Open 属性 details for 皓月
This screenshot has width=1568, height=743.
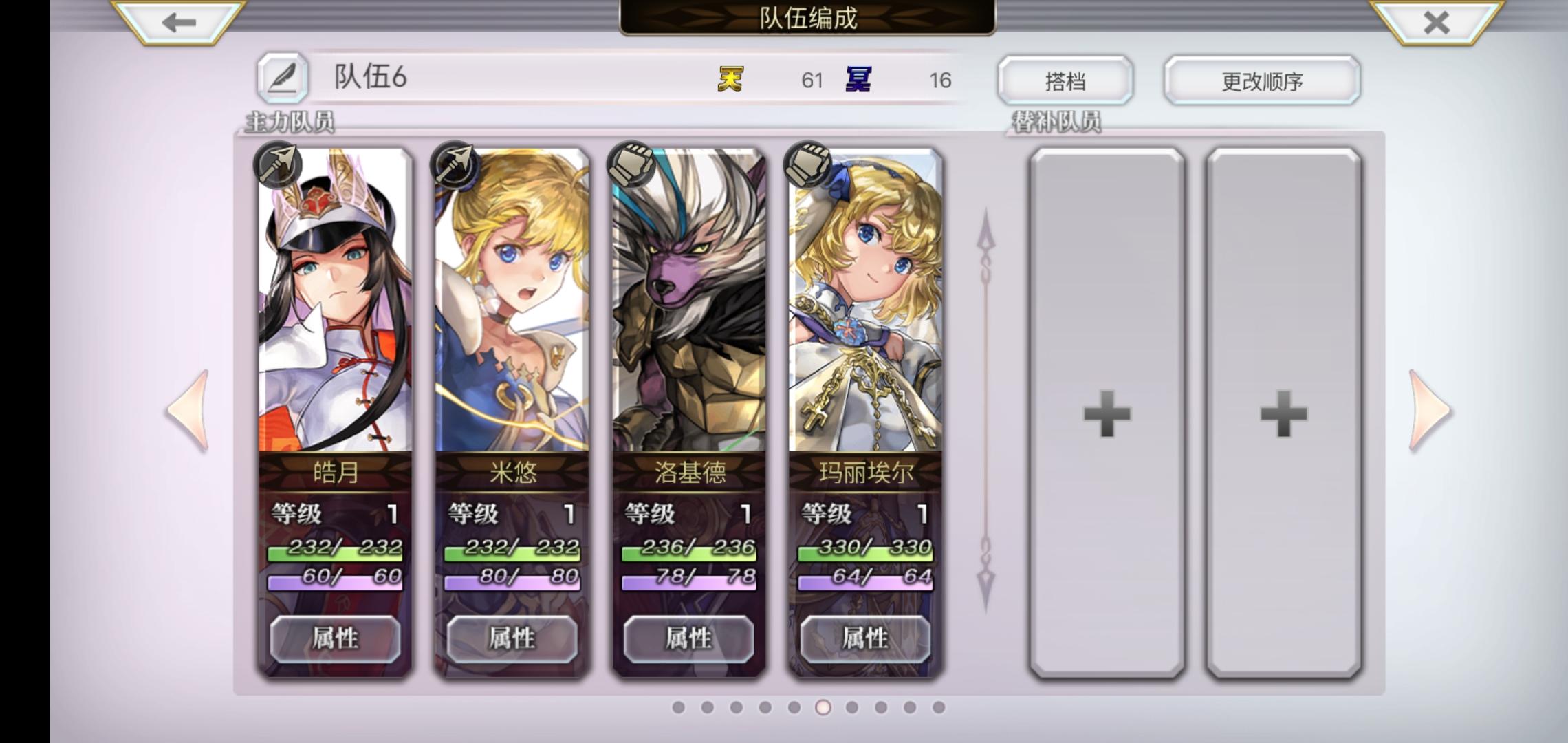pyautogui.click(x=336, y=638)
